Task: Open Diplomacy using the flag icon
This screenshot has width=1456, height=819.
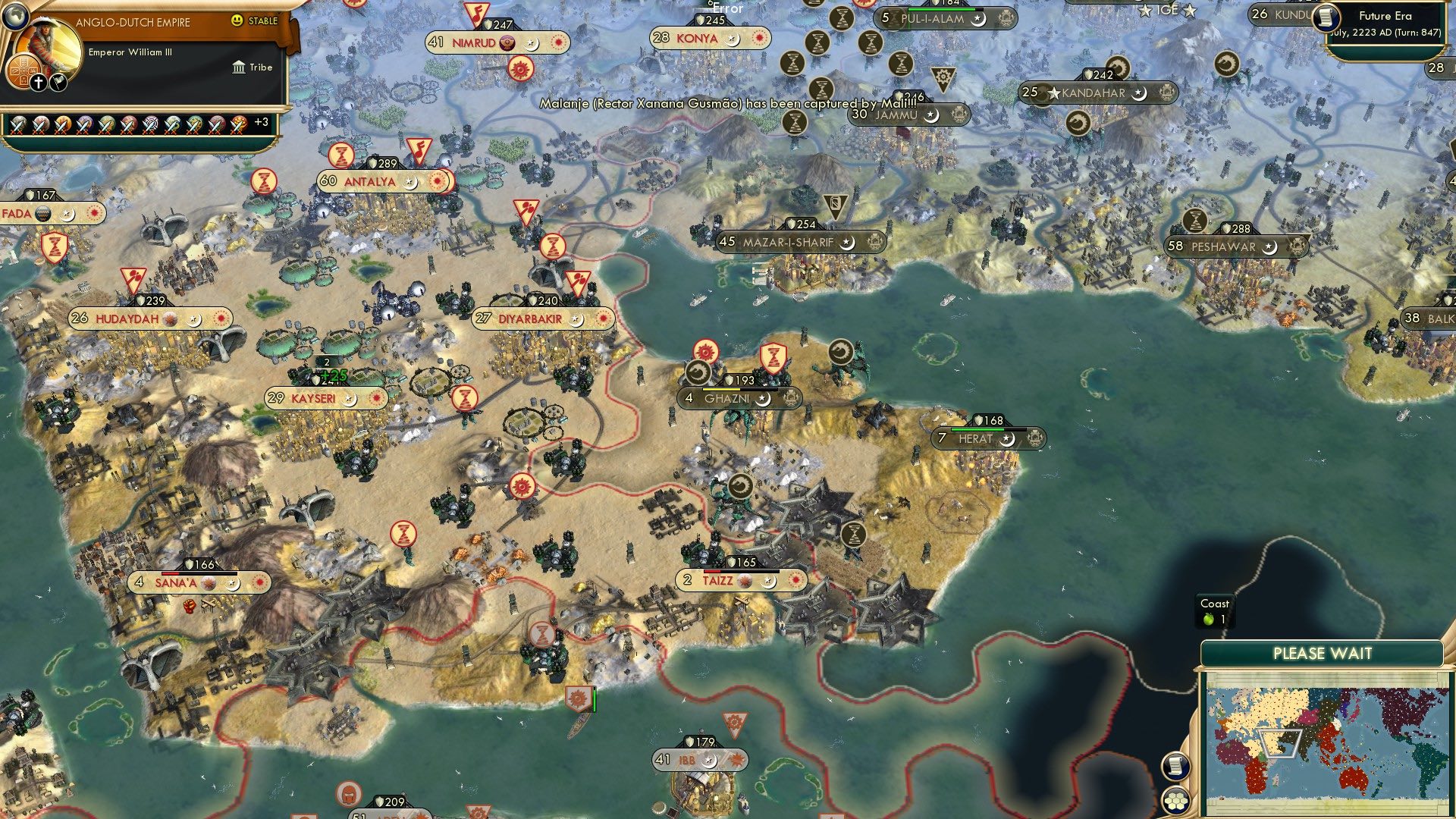Action: pyautogui.click(x=58, y=82)
